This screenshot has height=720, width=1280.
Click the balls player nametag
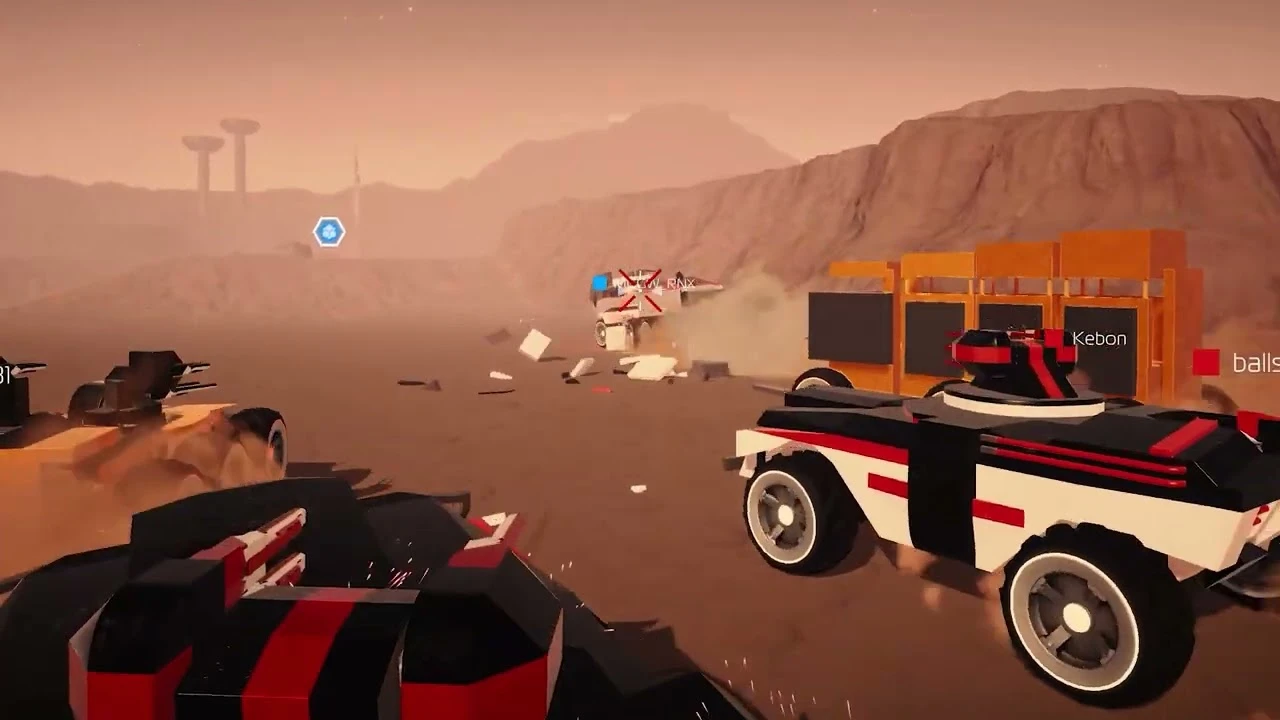(x=1255, y=363)
